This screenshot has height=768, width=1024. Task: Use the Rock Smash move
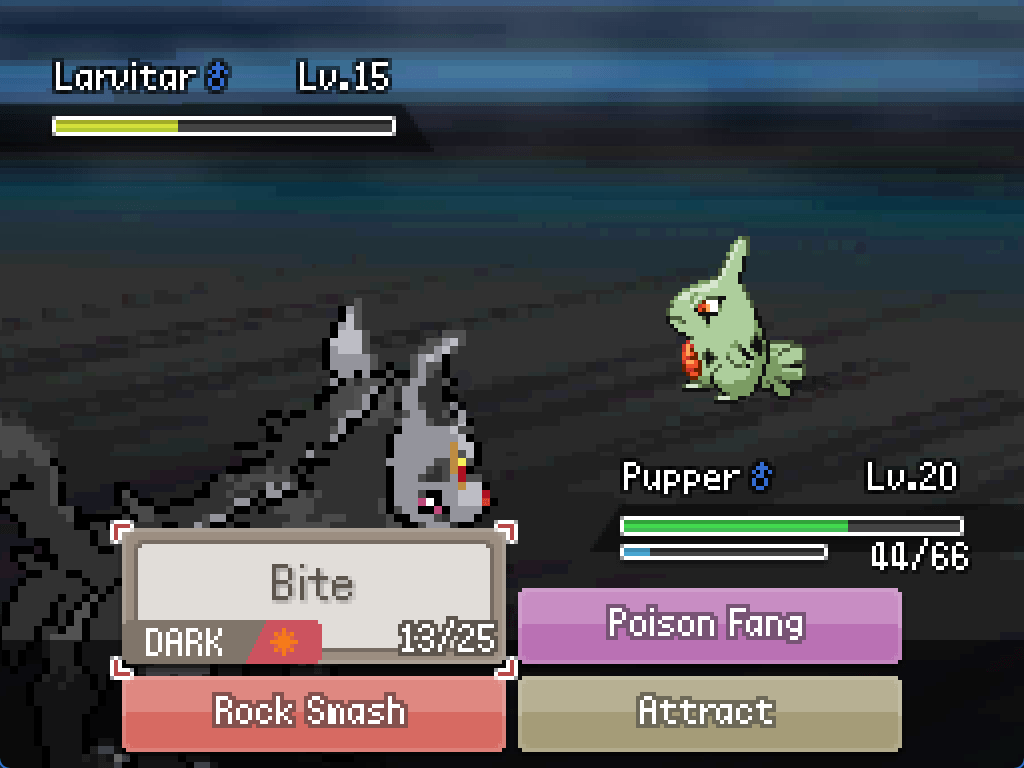click(x=312, y=712)
